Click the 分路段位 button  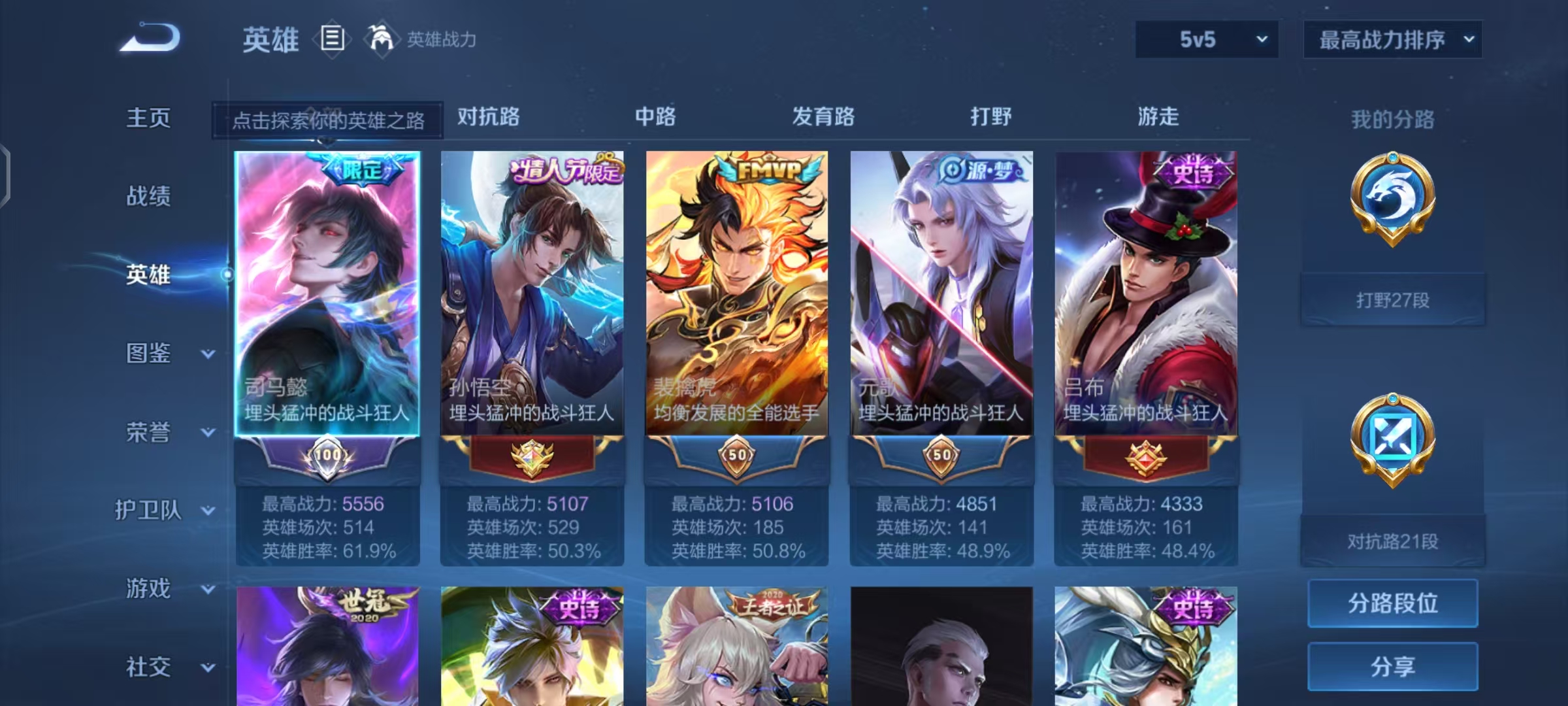point(1392,603)
